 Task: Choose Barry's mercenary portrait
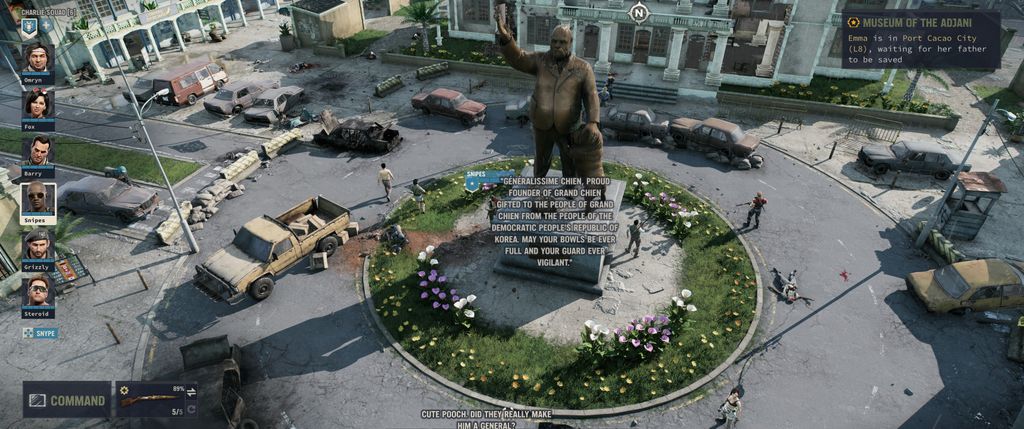[38, 149]
